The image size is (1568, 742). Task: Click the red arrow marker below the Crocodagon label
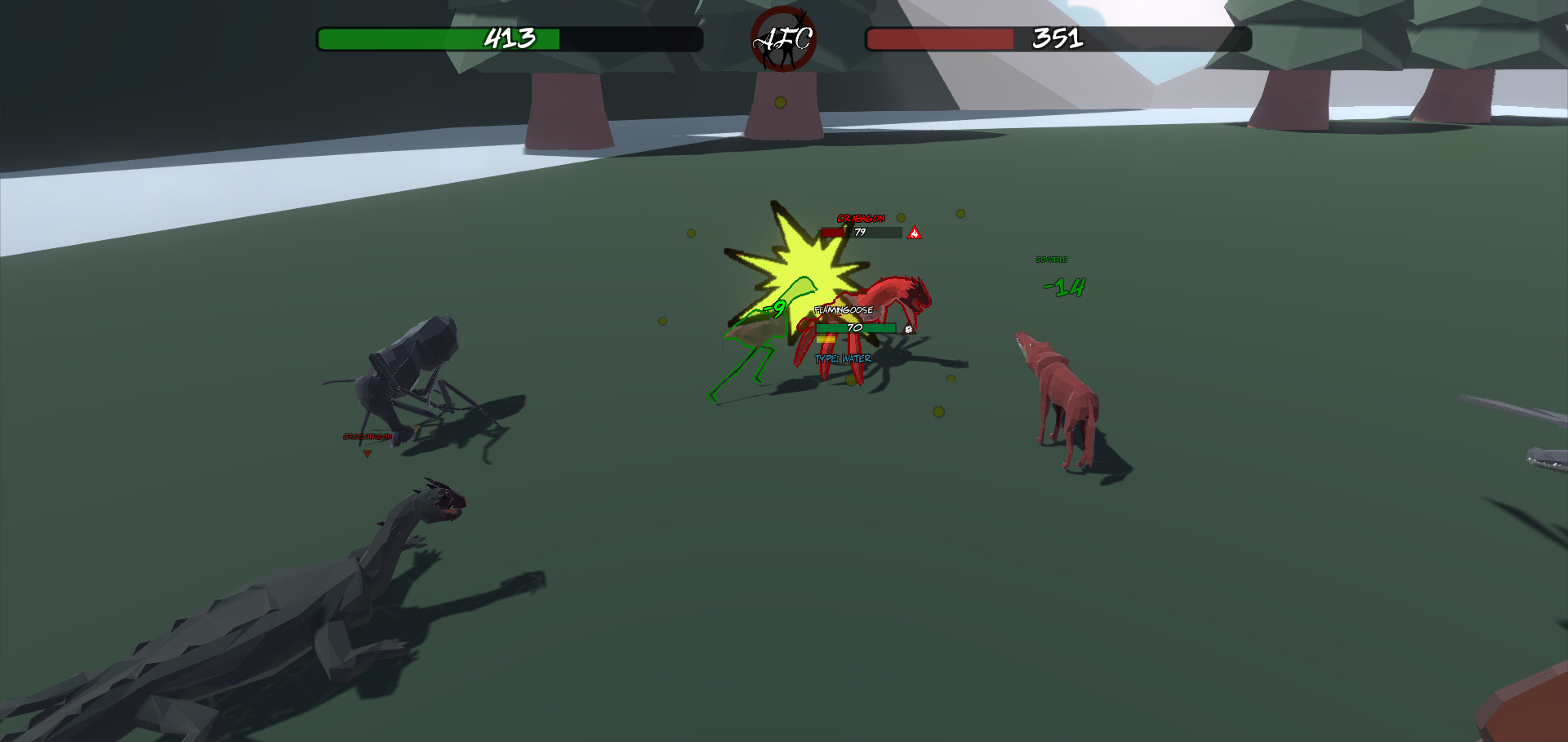pos(367,454)
